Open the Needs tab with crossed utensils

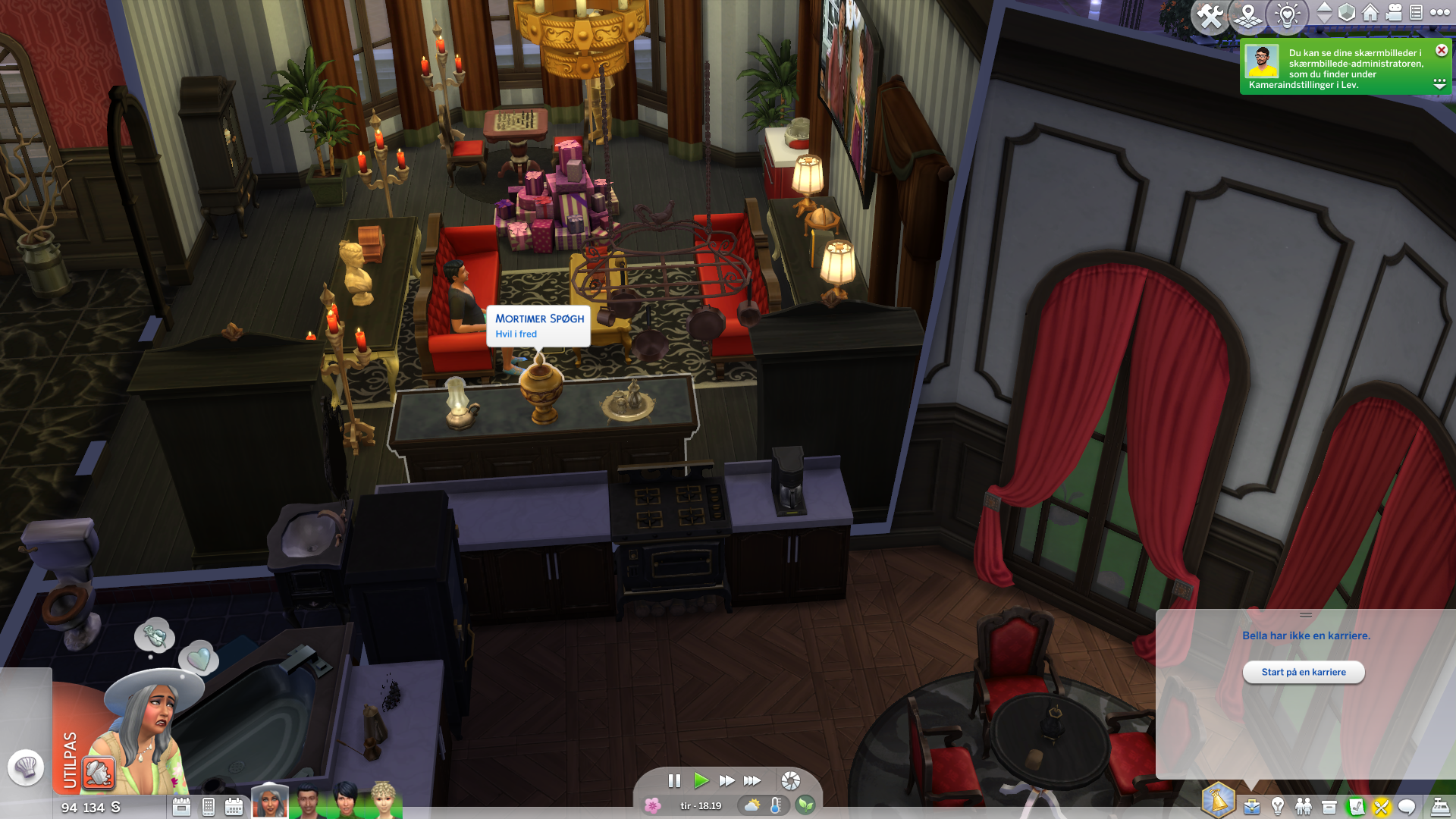click(1381, 807)
